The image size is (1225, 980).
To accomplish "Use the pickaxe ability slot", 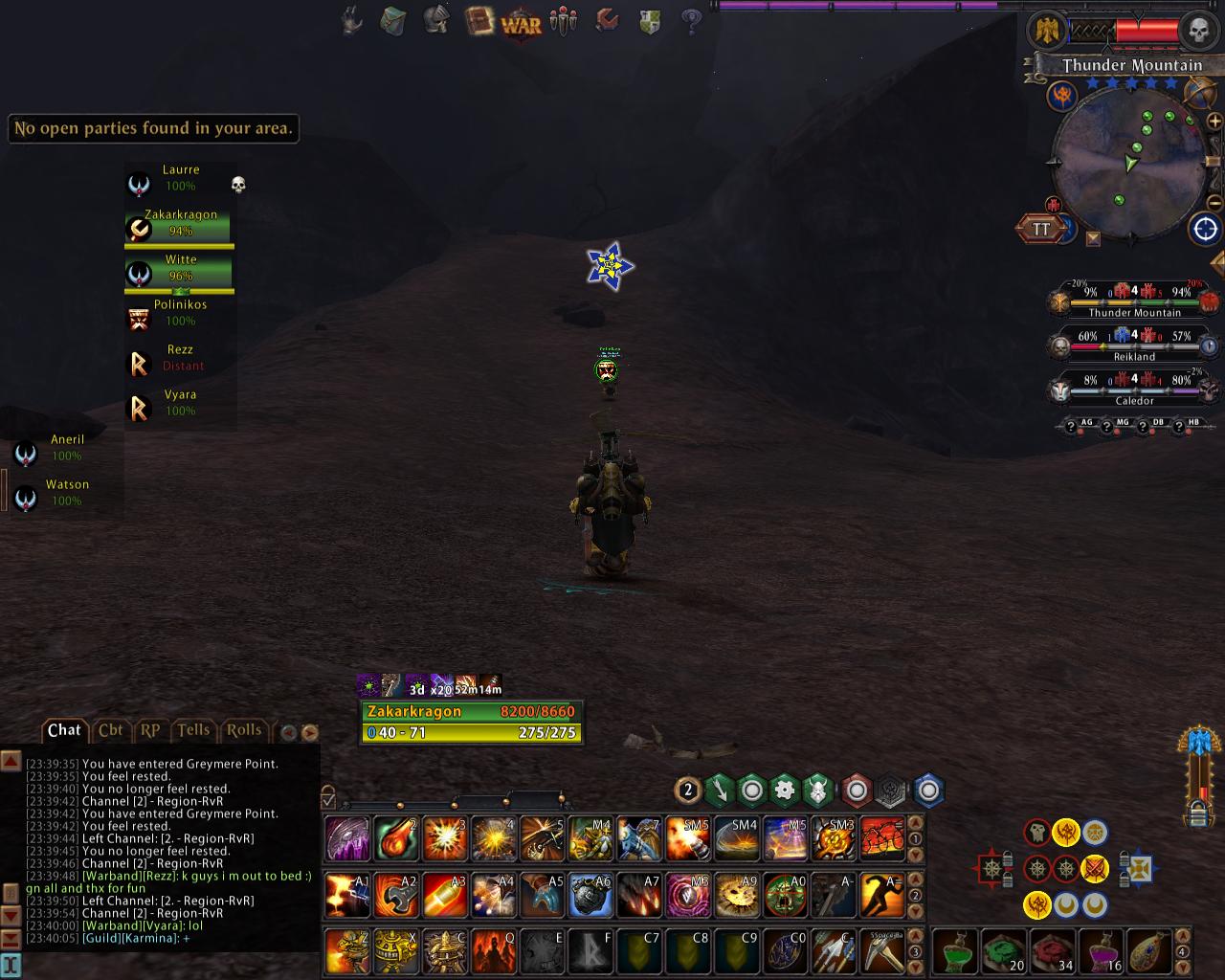I will click(x=881, y=951).
